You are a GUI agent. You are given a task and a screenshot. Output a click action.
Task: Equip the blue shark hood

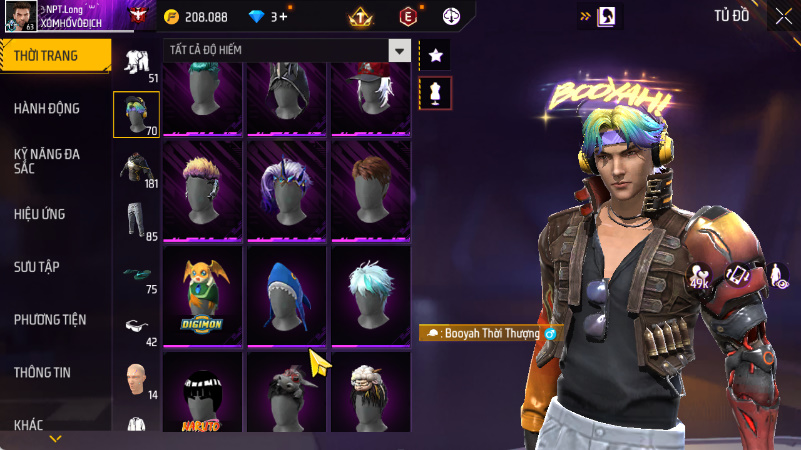[x=287, y=295]
